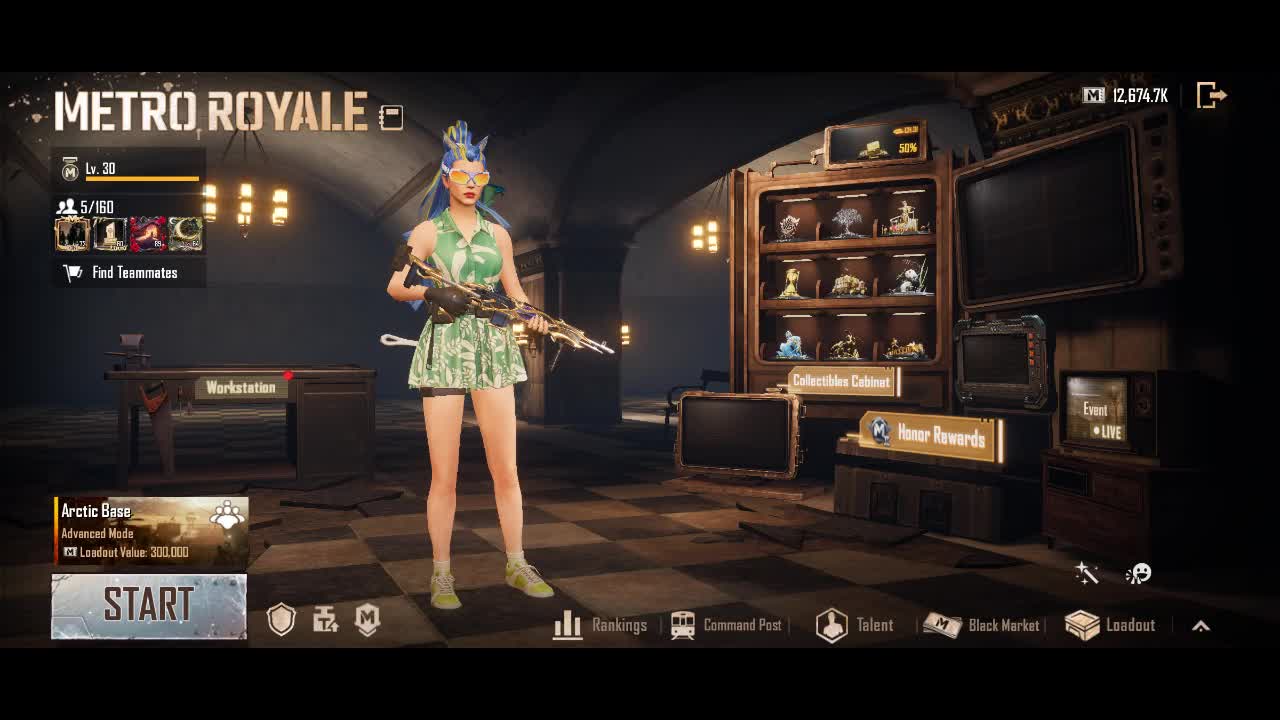Open the emote face icon
Image resolution: width=1280 pixels, height=720 pixels.
coord(1138,573)
